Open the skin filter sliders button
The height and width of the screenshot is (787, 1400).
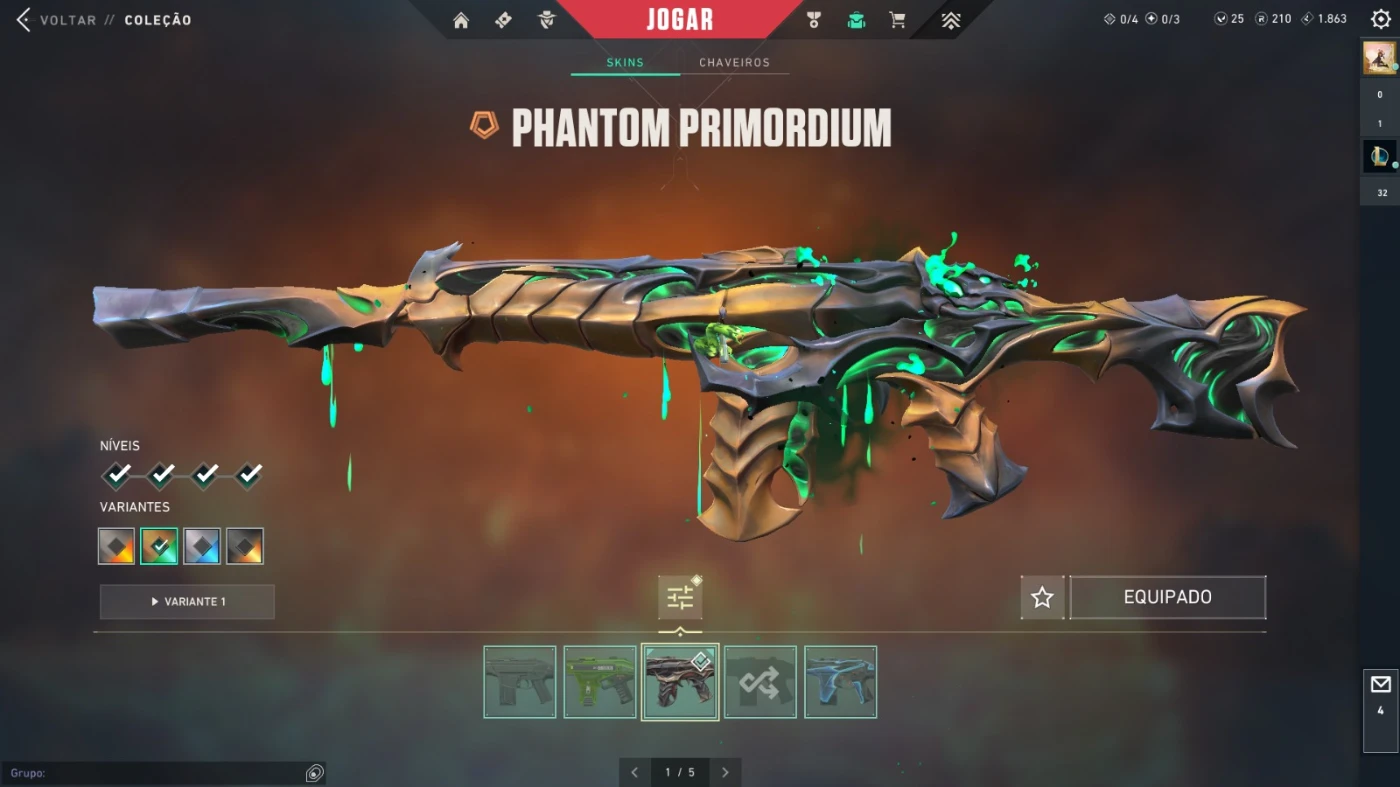680,598
